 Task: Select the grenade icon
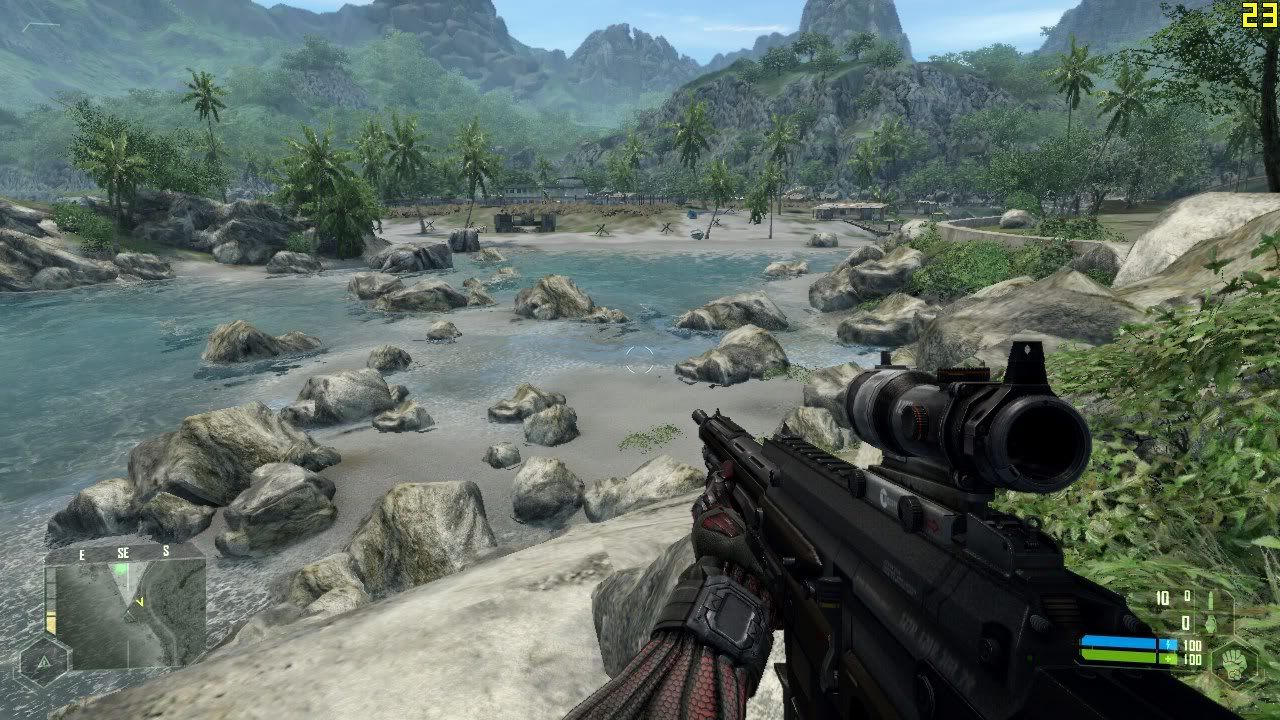[1210, 622]
